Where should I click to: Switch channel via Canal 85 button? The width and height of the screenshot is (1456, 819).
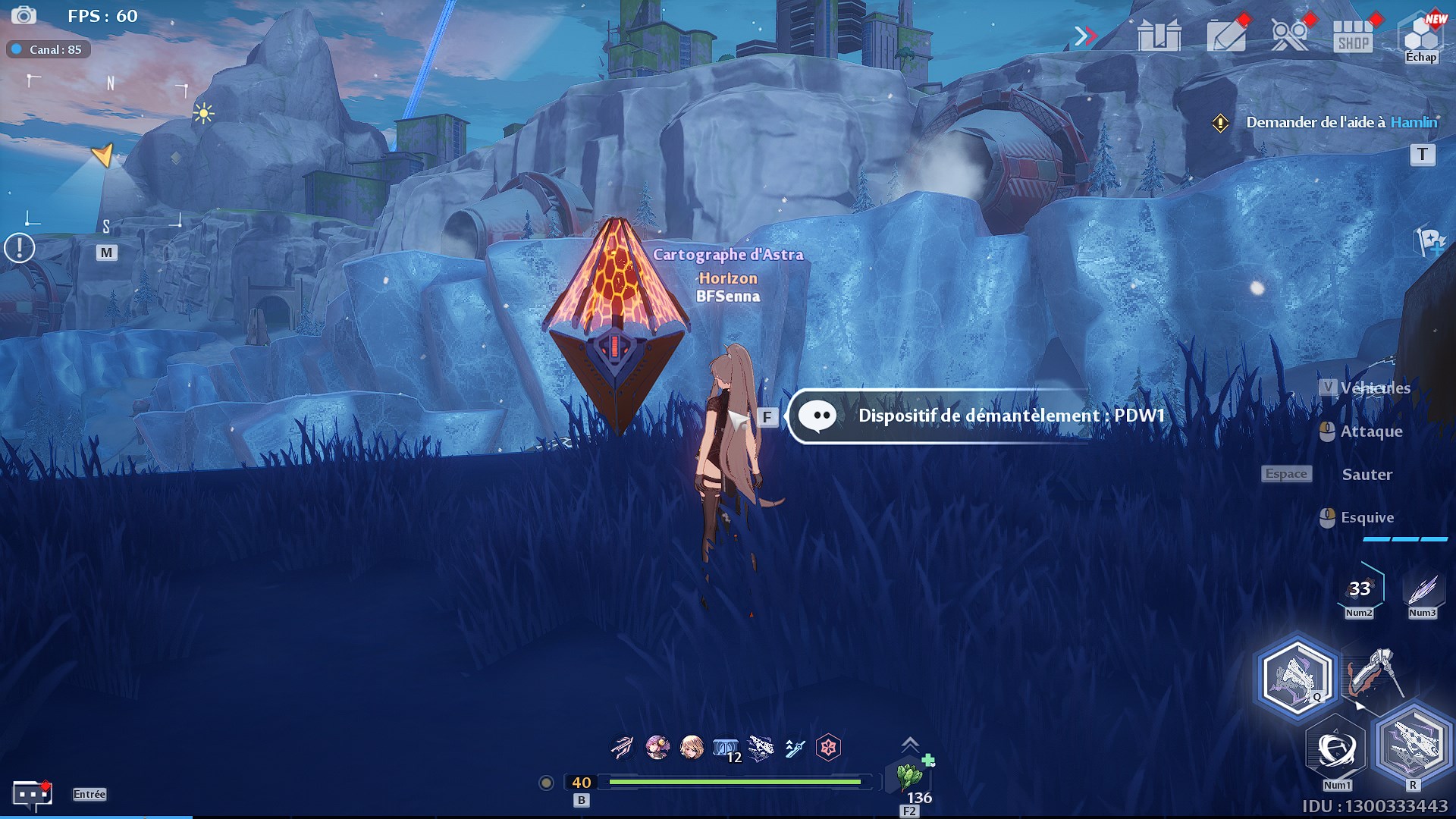coord(49,49)
